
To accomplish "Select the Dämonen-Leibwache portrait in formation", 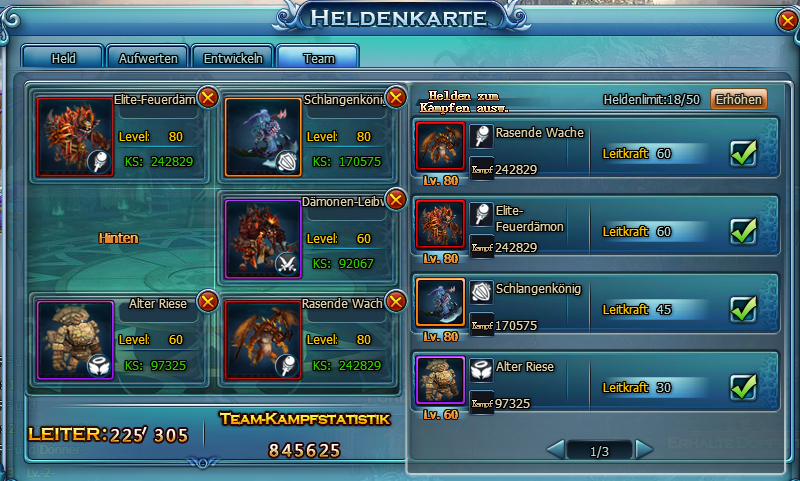I will click(262, 239).
